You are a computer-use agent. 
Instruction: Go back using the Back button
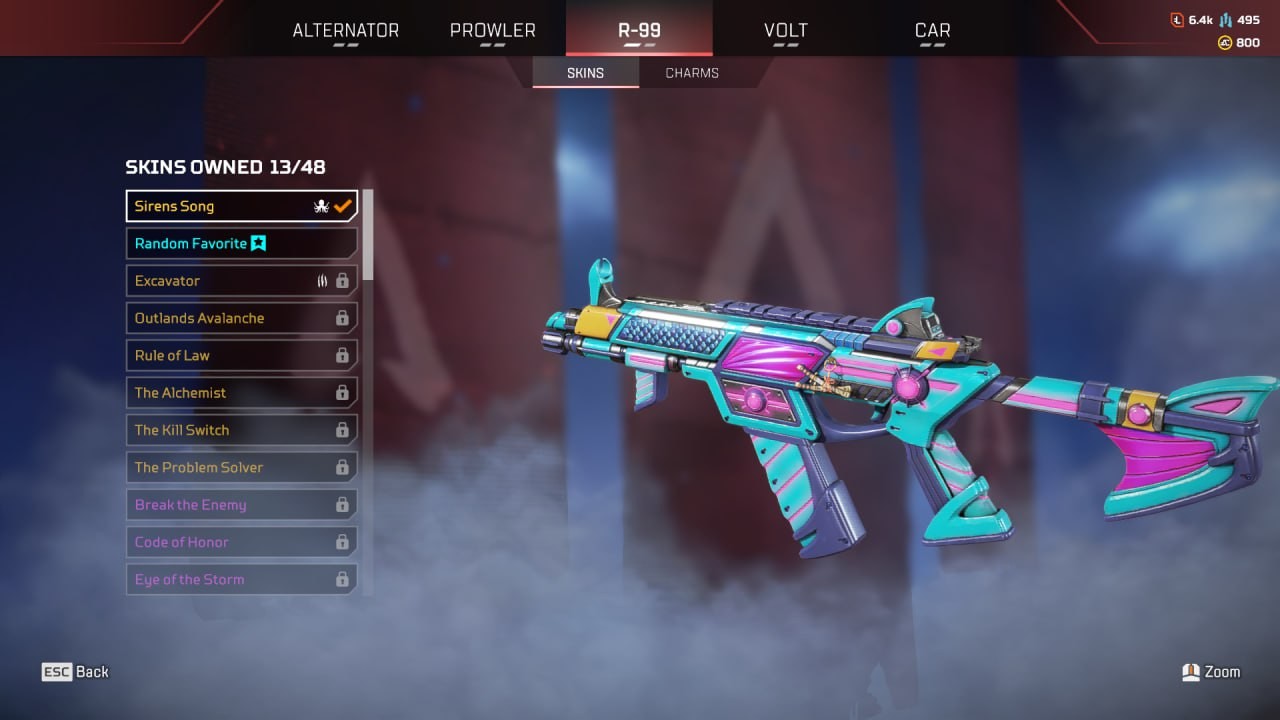pyautogui.click(x=75, y=672)
